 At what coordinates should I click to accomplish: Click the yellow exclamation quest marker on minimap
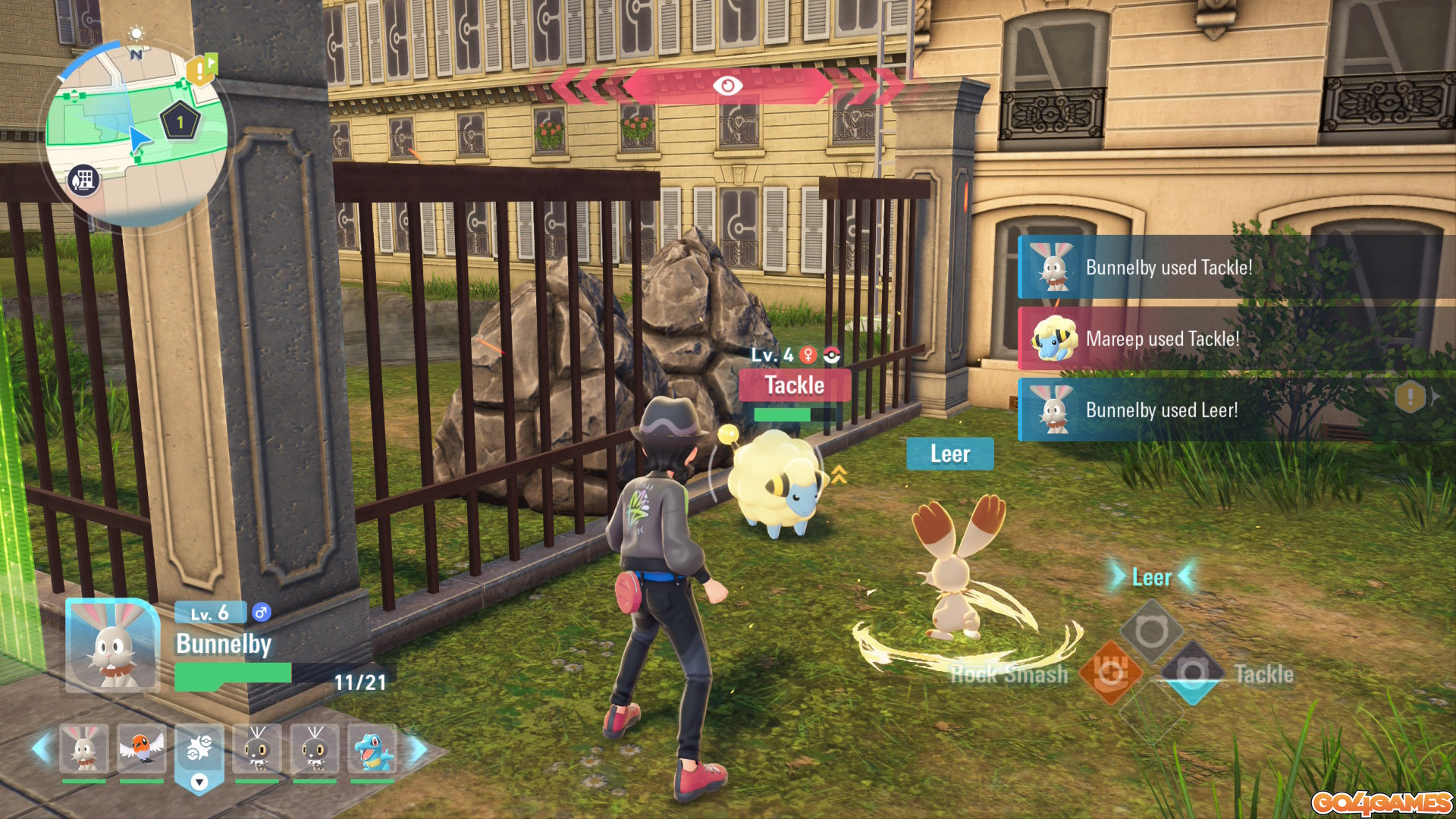click(x=200, y=71)
